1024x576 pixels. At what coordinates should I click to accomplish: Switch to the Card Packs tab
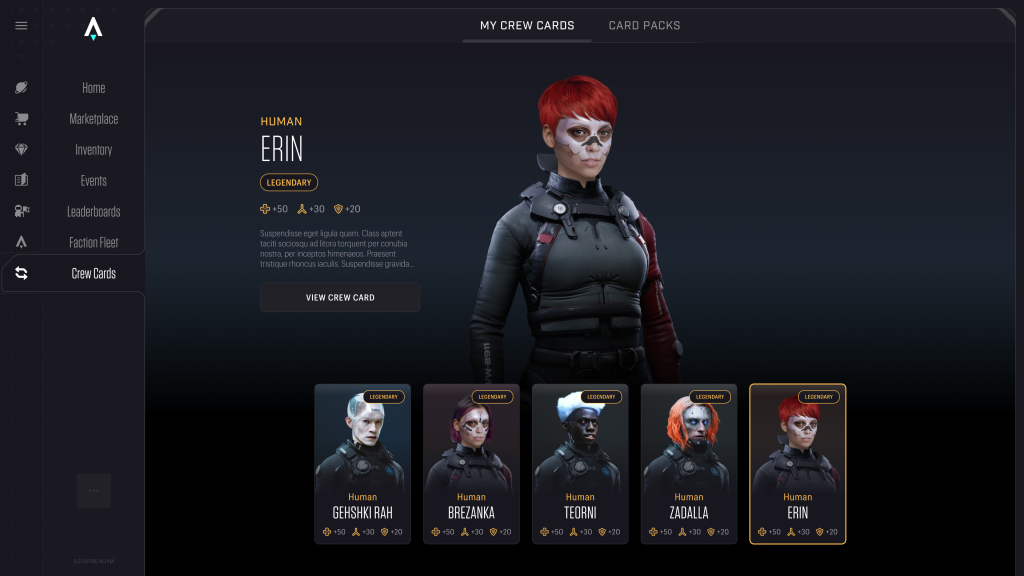pyautogui.click(x=644, y=25)
